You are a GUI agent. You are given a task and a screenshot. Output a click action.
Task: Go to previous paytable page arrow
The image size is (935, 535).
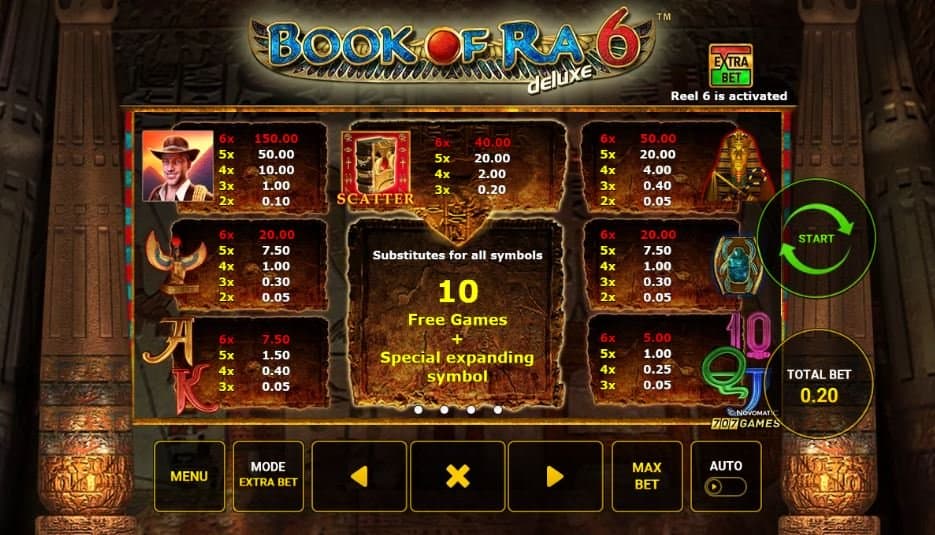click(359, 476)
